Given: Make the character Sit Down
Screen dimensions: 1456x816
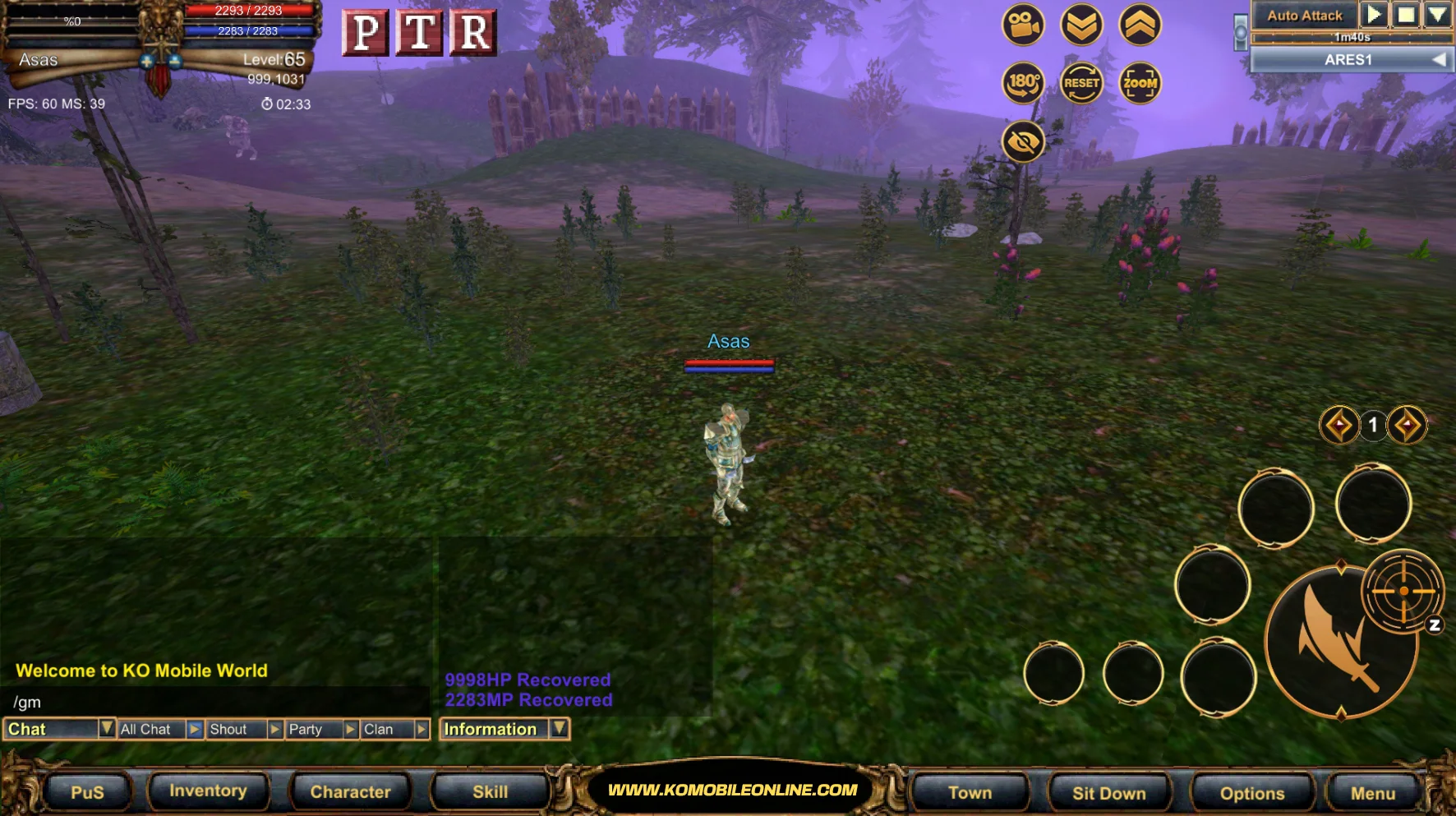Looking at the screenshot, I should (x=1108, y=793).
